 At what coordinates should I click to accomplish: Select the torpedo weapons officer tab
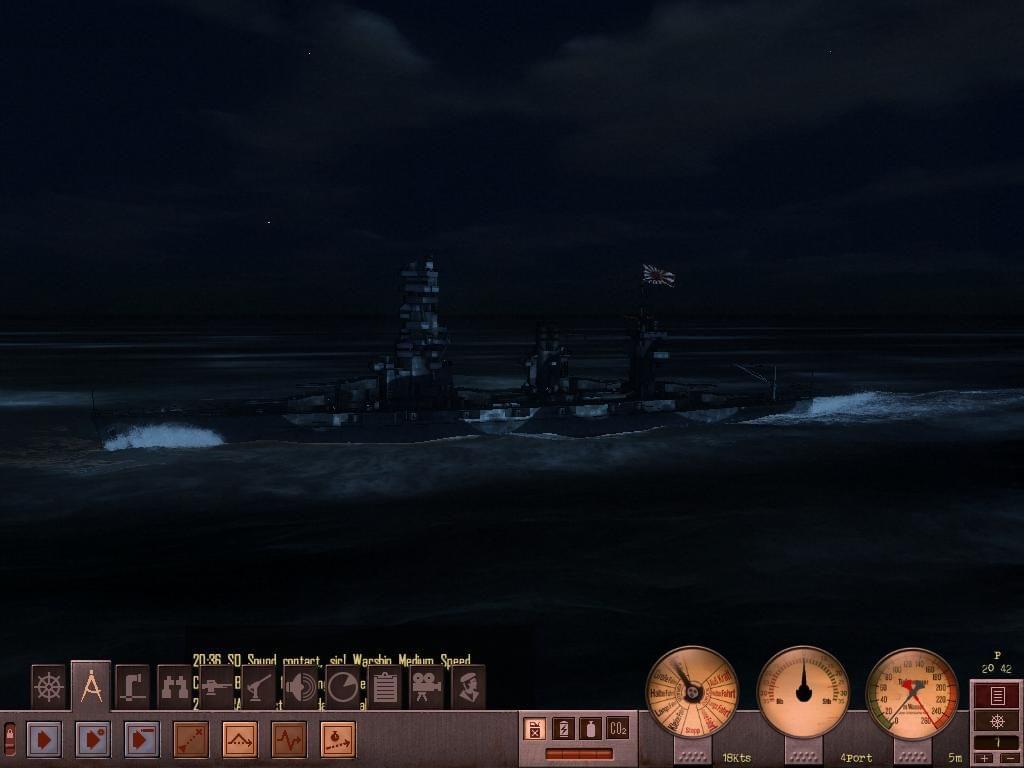click(x=216, y=687)
